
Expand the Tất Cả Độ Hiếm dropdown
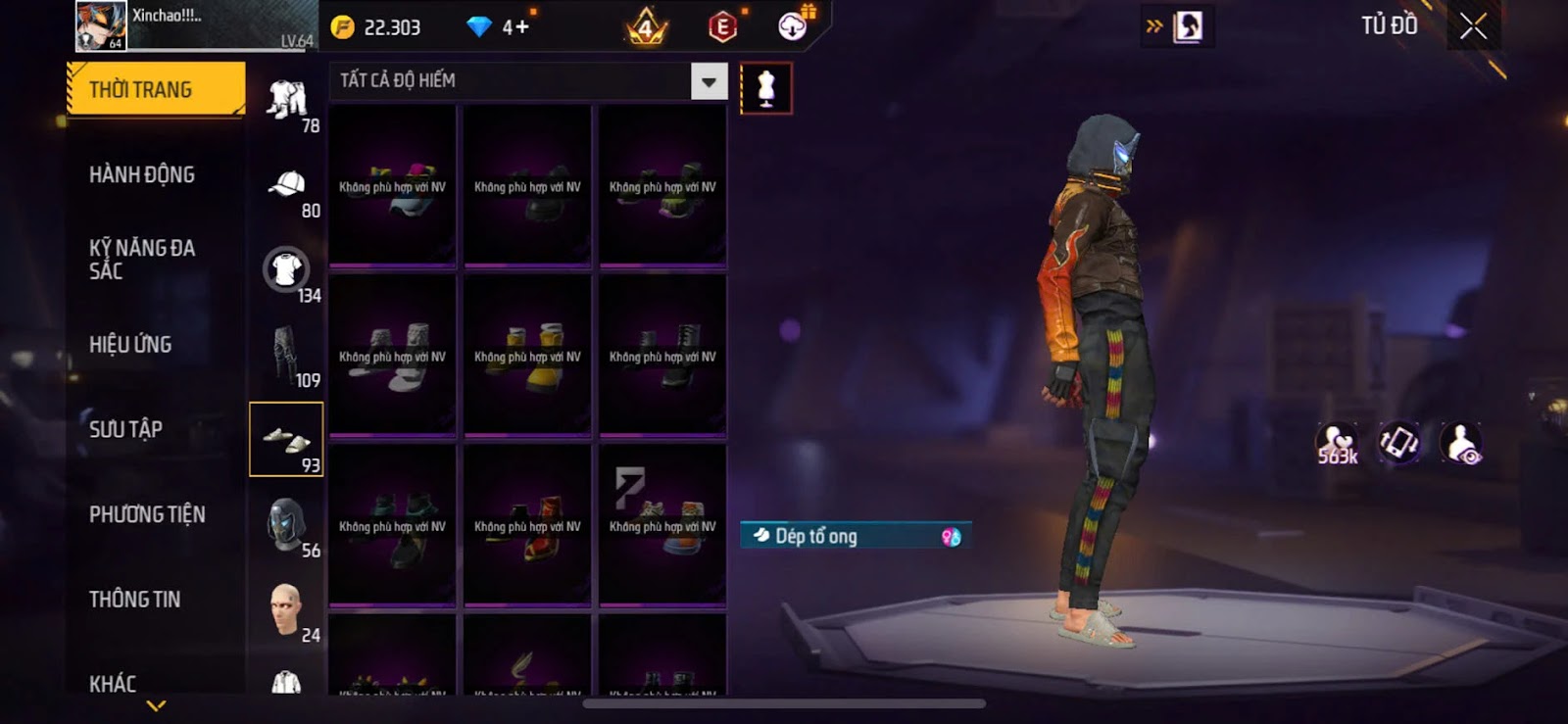(x=709, y=81)
